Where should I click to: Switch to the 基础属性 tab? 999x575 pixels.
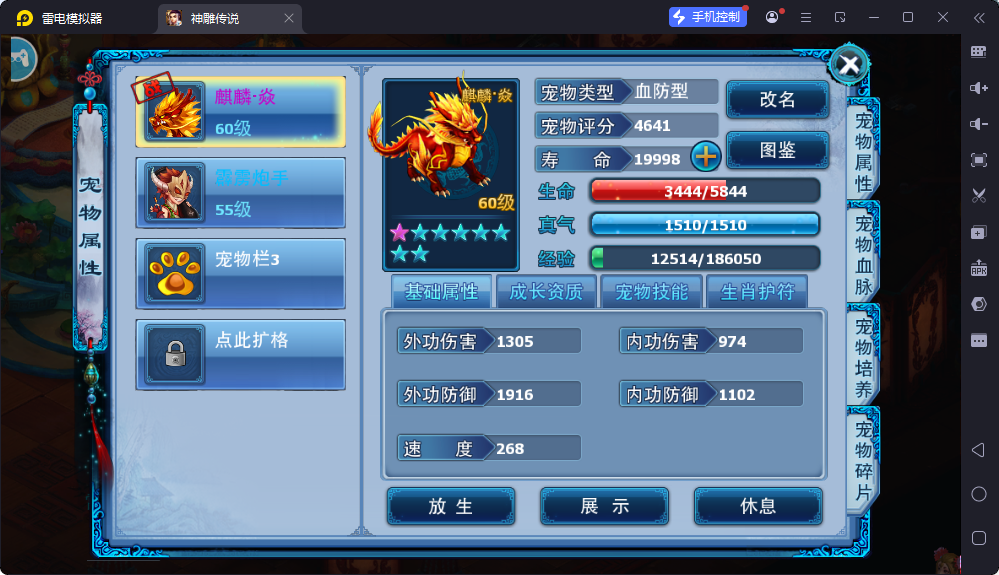[441, 292]
